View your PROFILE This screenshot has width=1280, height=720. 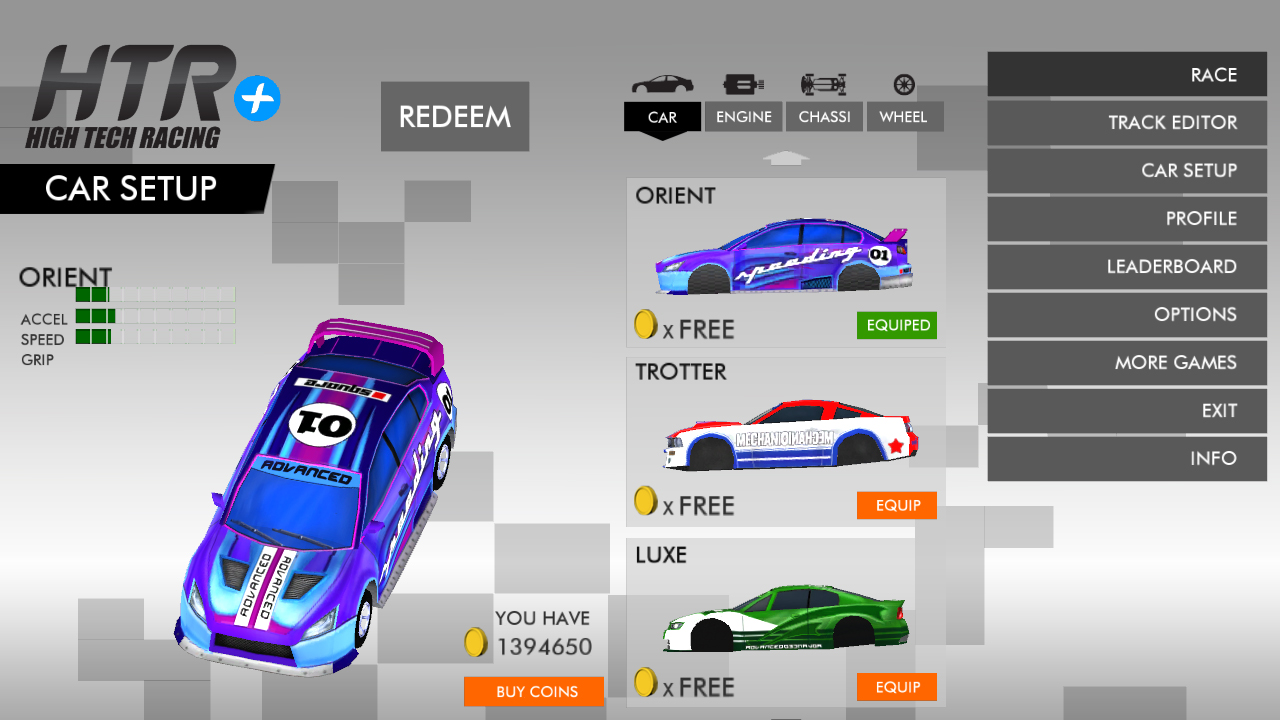1127,218
